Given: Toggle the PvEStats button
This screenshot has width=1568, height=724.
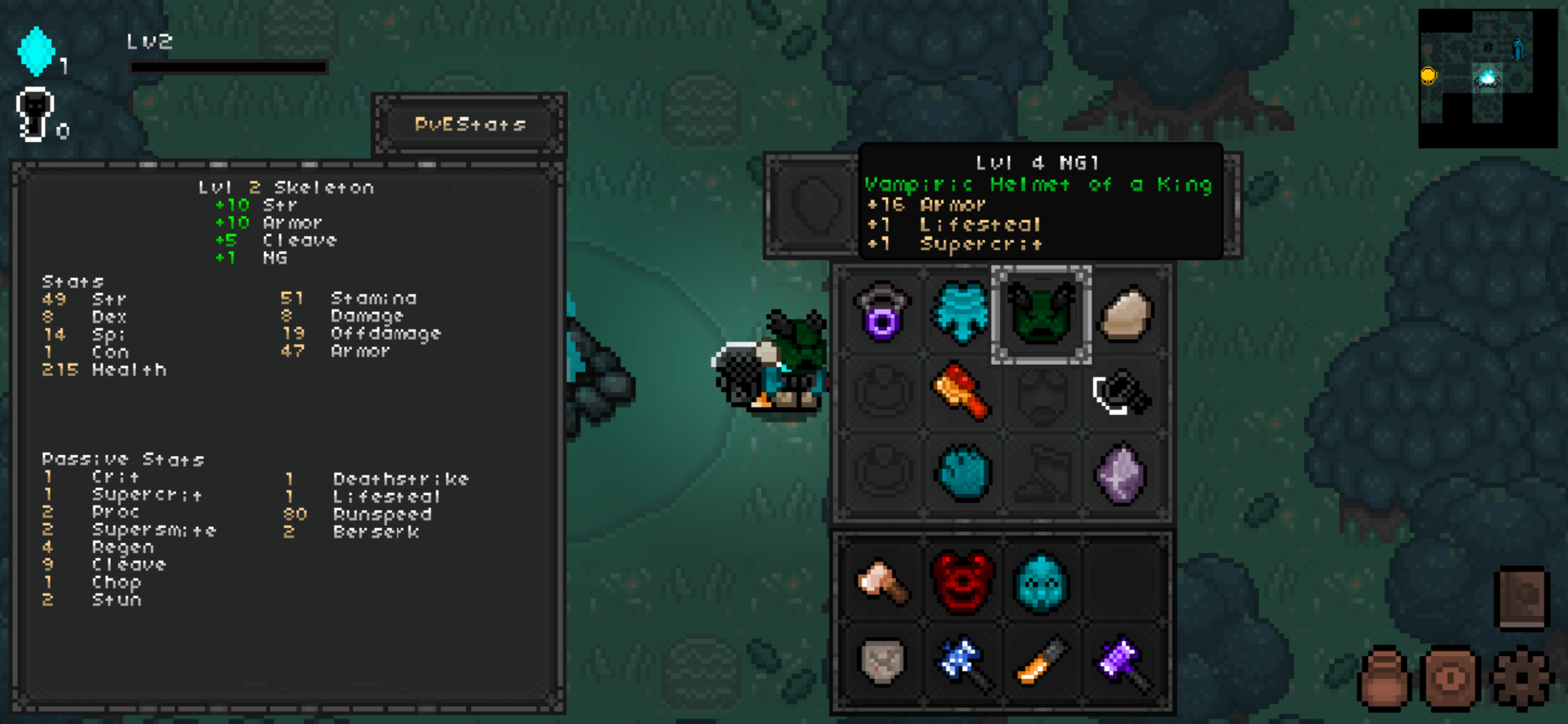Looking at the screenshot, I should point(470,125).
